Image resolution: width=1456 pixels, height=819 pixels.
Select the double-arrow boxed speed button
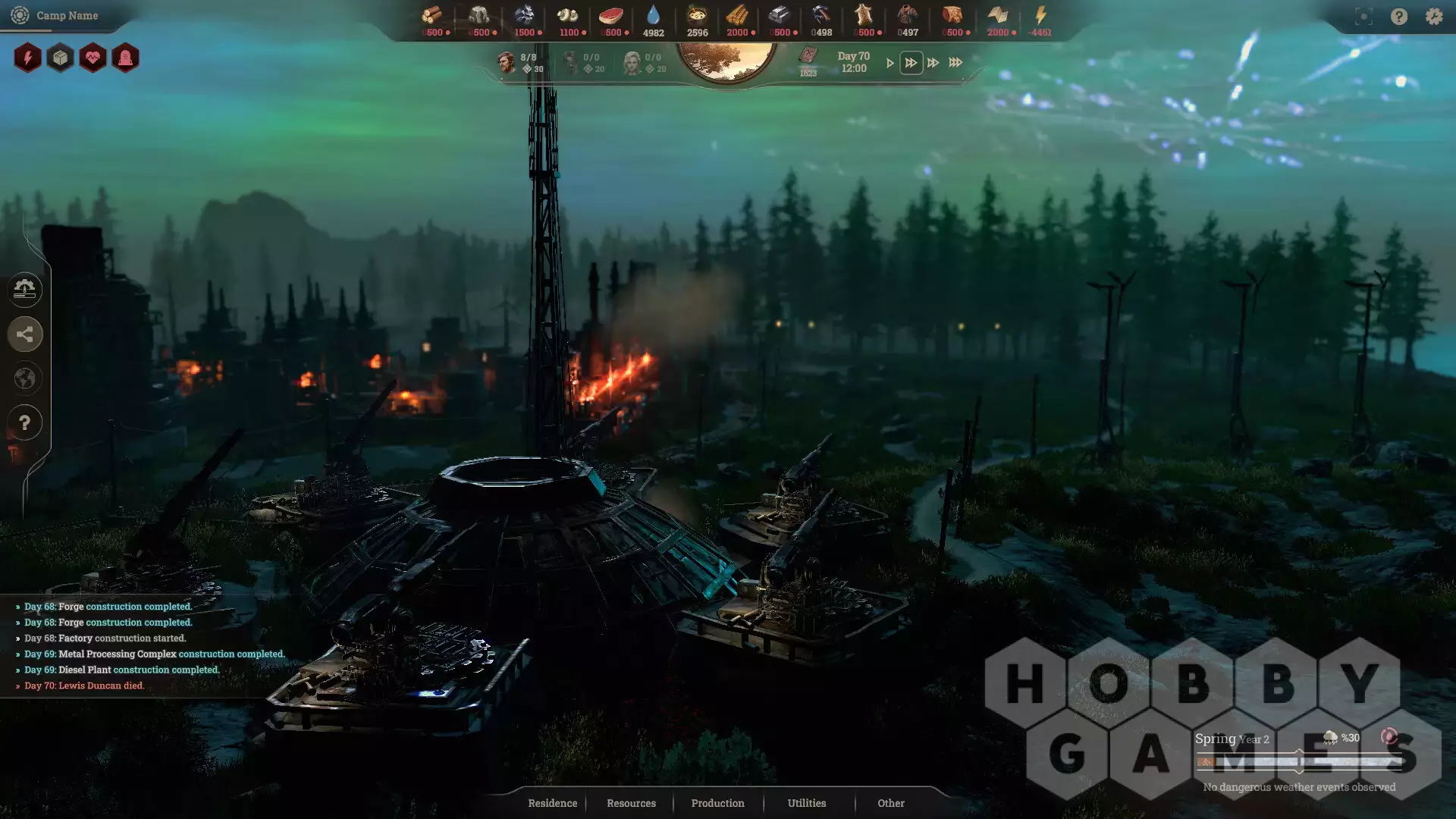(x=911, y=63)
